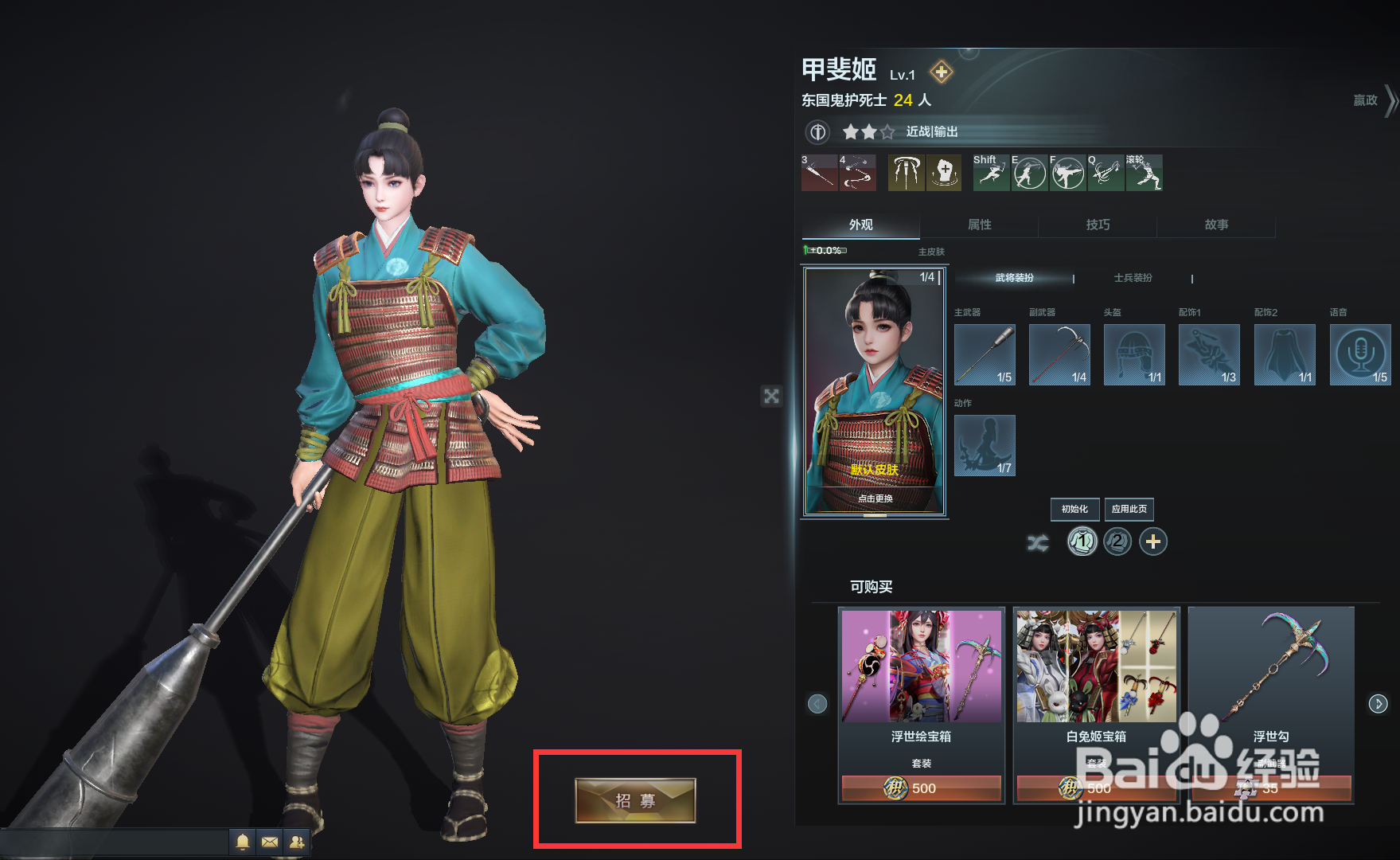The width and height of the screenshot is (1400, 860).
Task: Toggle the random appearance shuffle icon
Action: coord(1038,541)
